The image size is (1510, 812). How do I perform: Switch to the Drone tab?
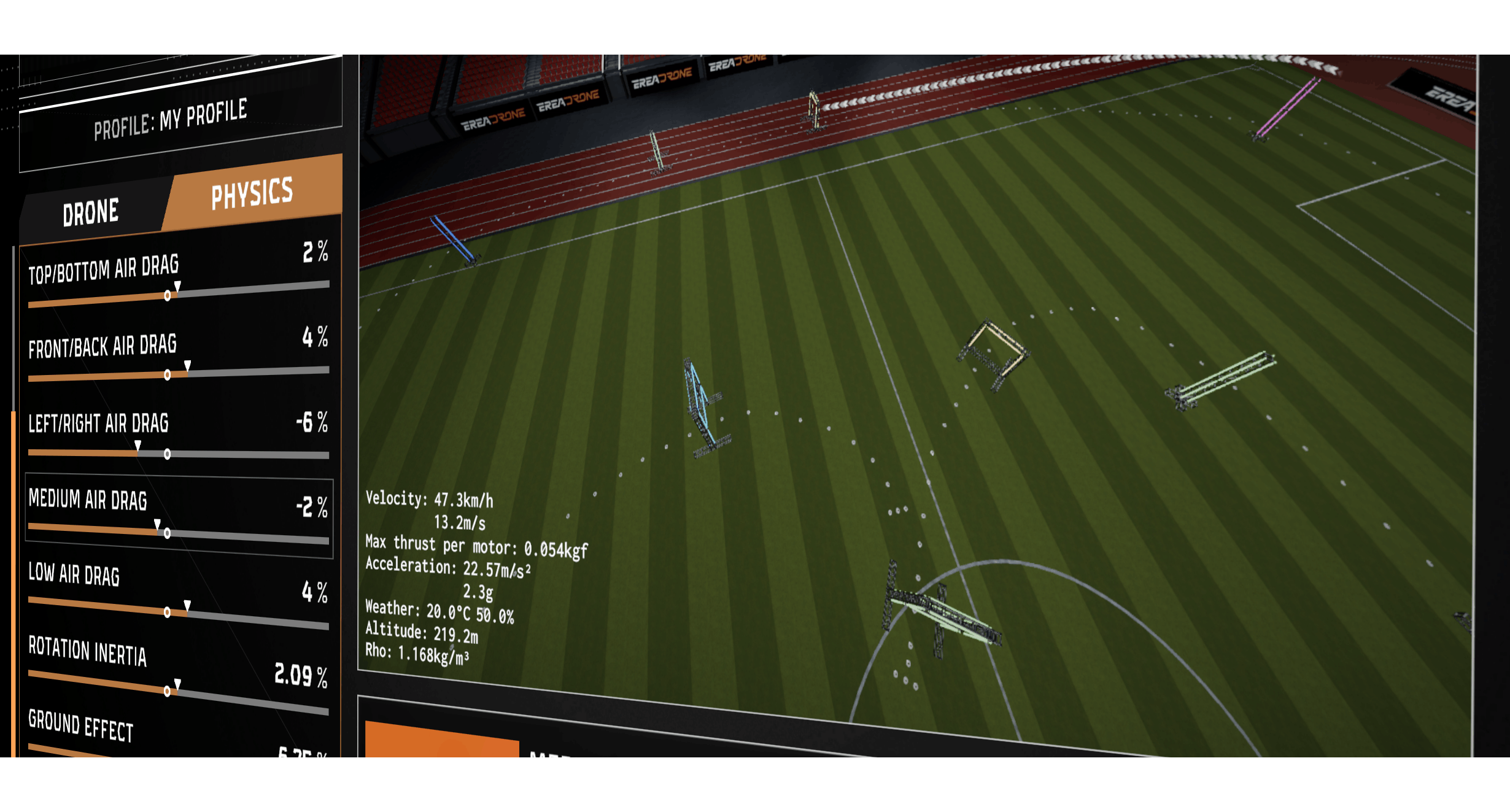91,212
